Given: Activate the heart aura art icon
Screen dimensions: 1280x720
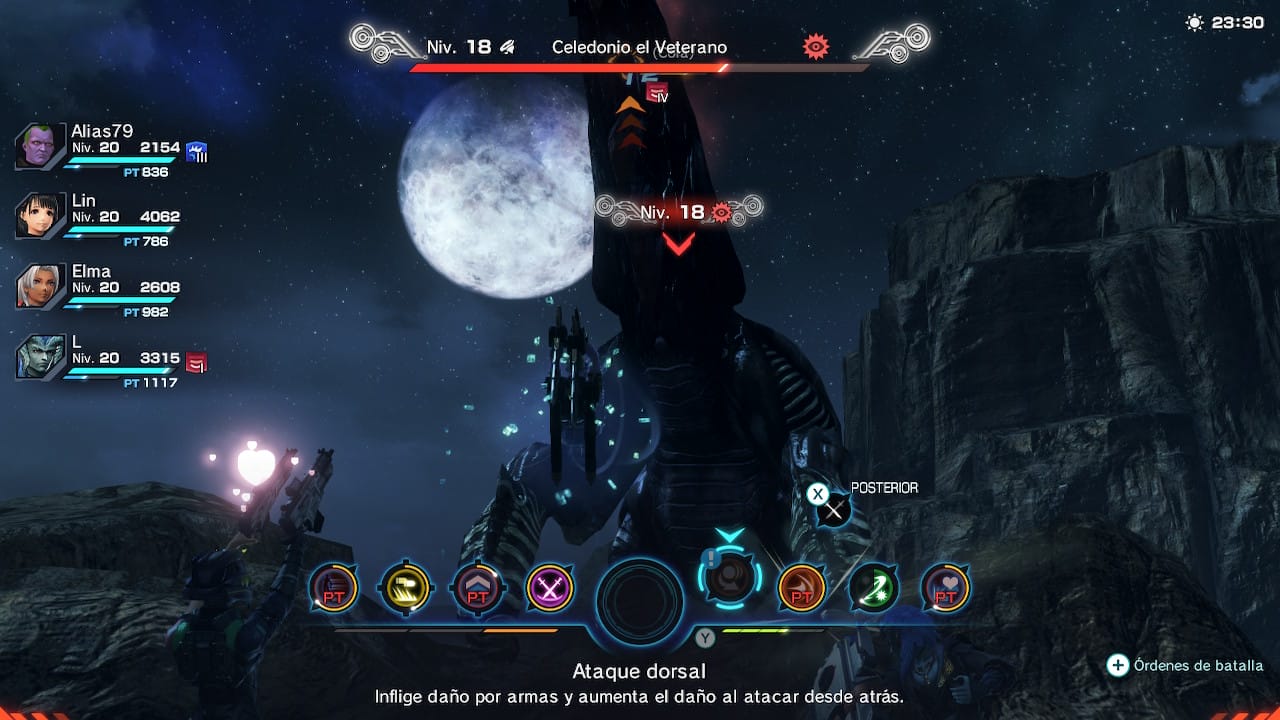Looking at the screenshot, I should [x=945, y=588].
